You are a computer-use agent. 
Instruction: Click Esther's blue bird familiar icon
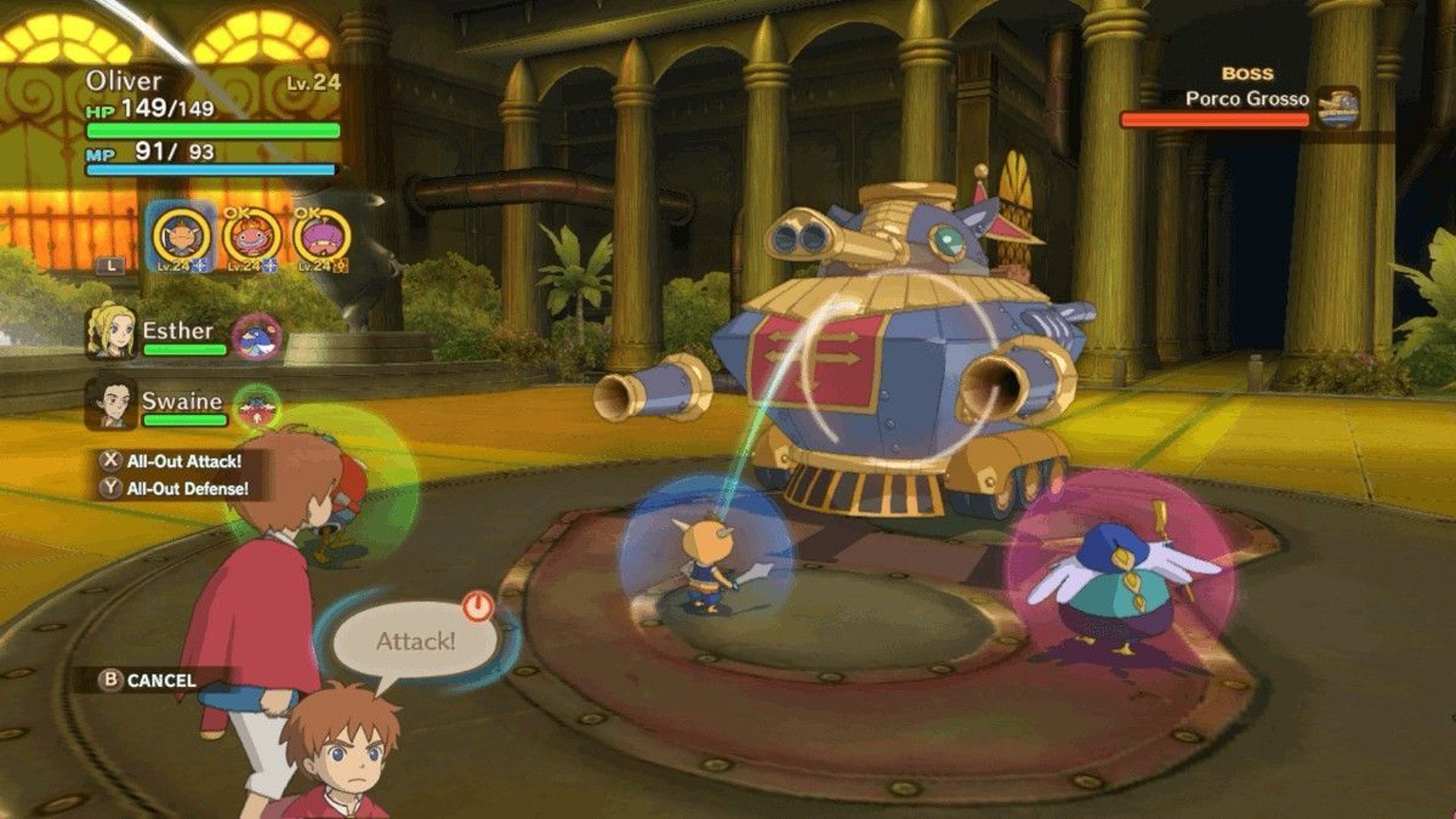click(257, 336)
